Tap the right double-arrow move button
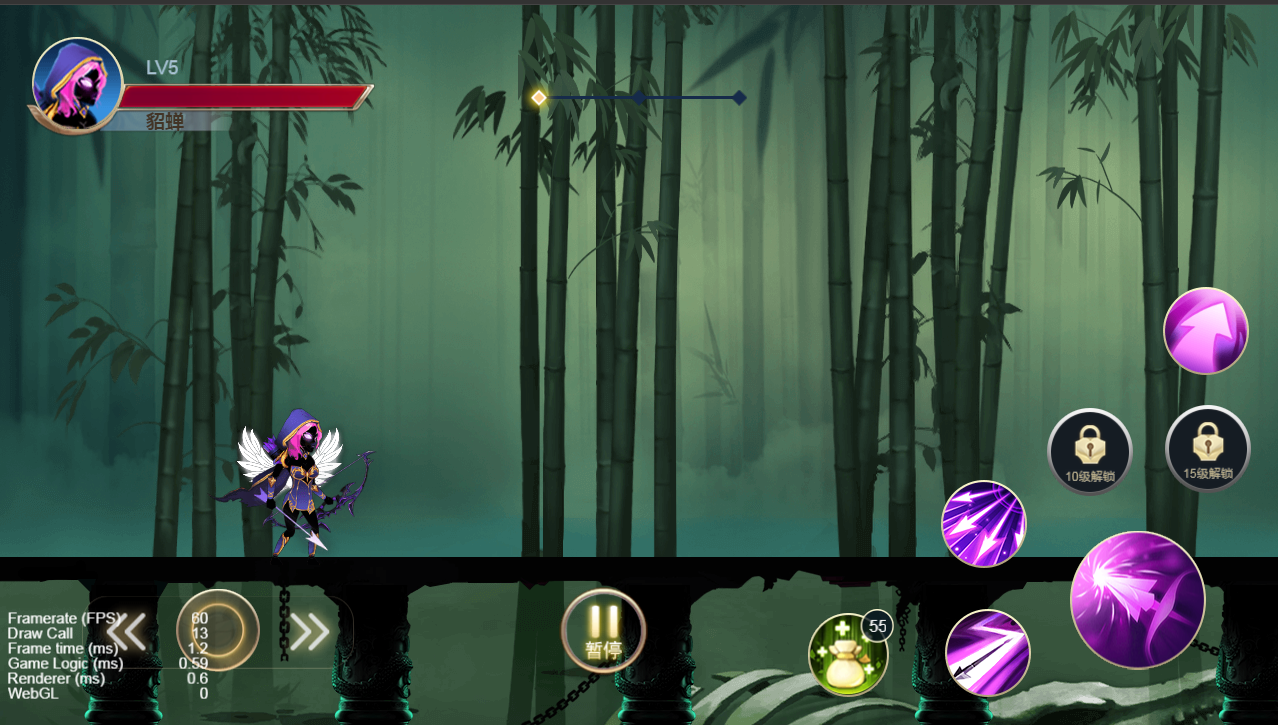The width and height of the screenshot is (1278, 725). coord(310,631)
